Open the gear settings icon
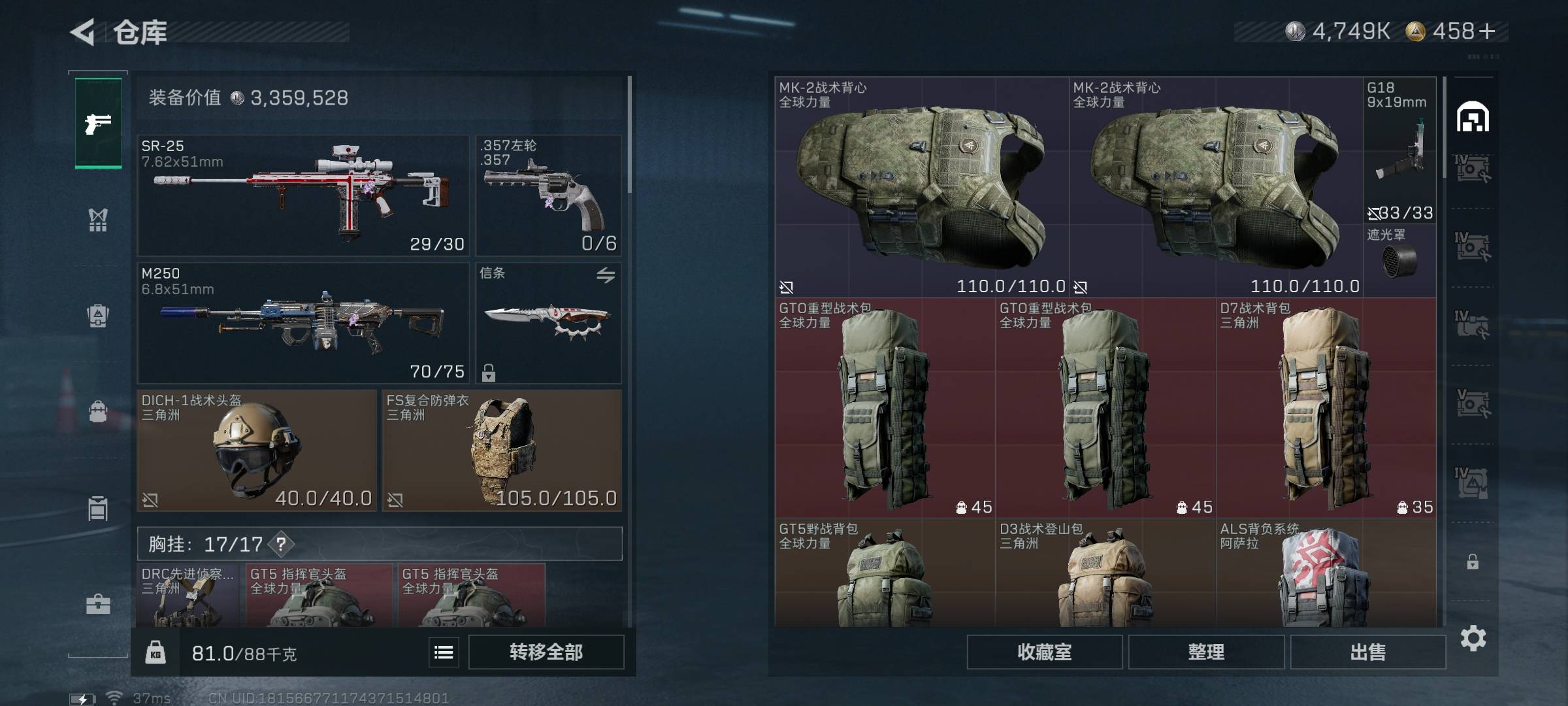1568x706 pixels. [1473, 638]
